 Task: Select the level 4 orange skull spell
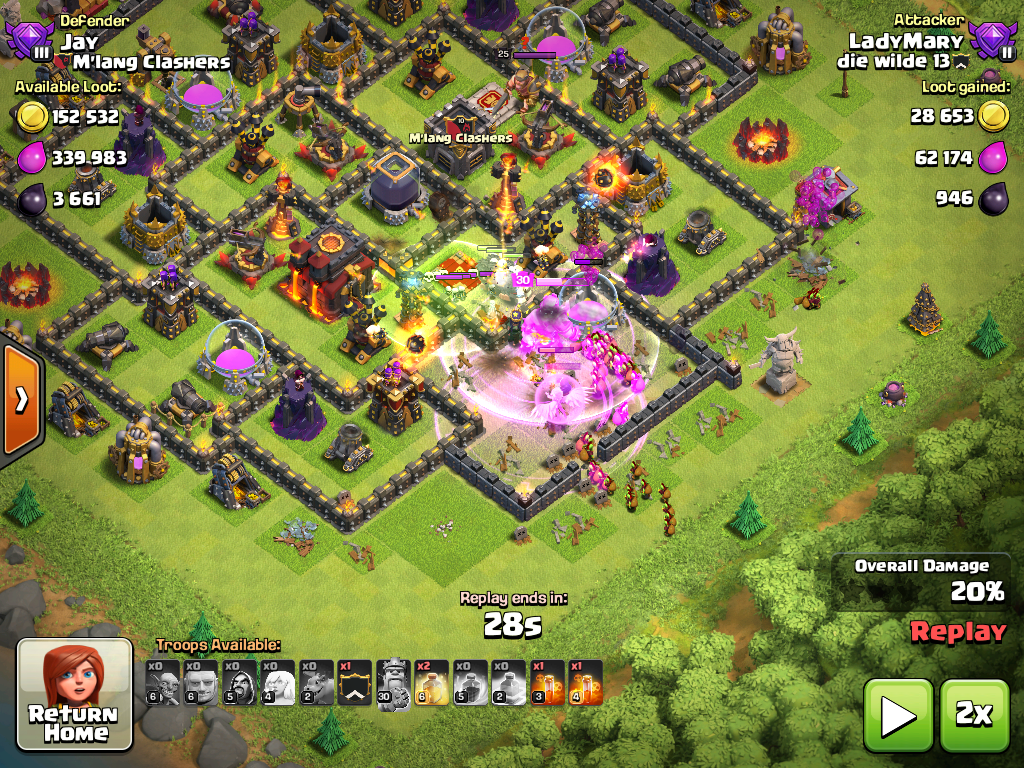pyautogui.click(x=586, y=683)
